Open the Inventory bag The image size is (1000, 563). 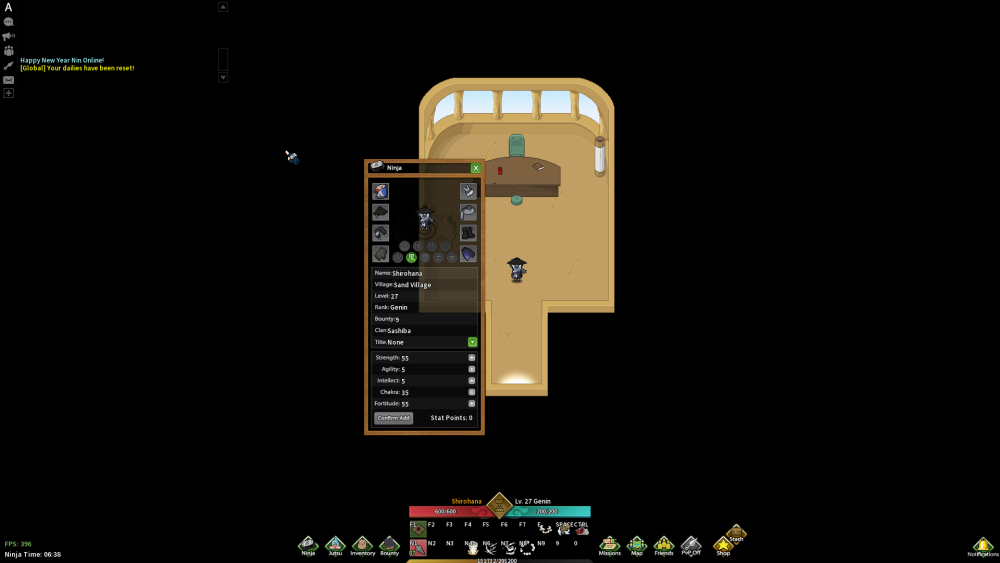[x=362, y=545]
